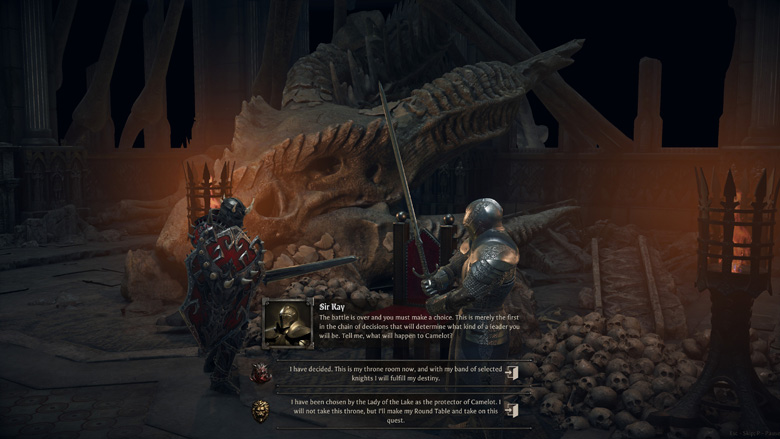Screen dimensions: 780x439
Task: Select the "chosen by the Lady of the Lake" reply
Action: pyautogui.click(x=395, y=410)
